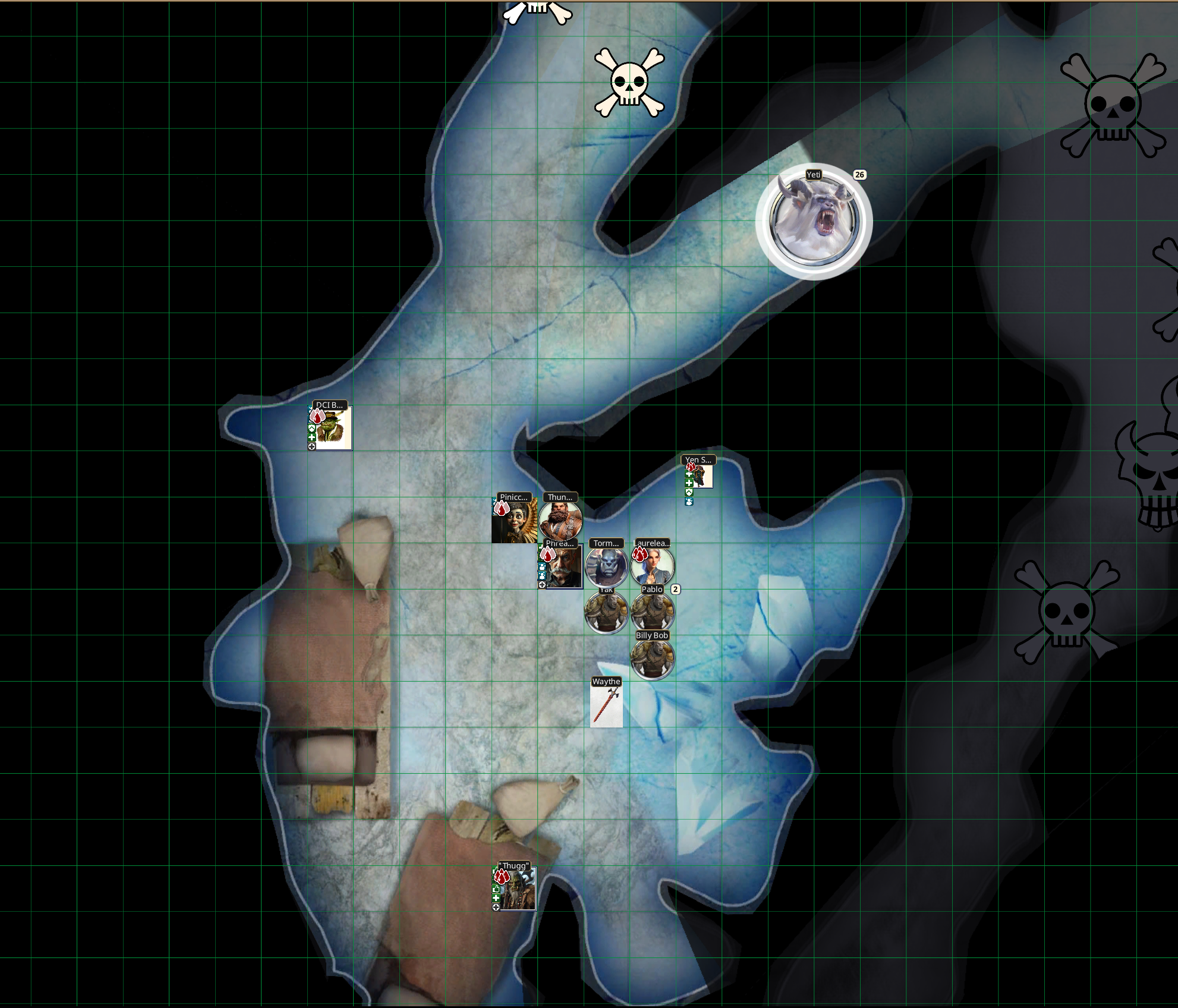
Task: Click the Pinicc... puppet token
Action: click(x=514, y=521)
